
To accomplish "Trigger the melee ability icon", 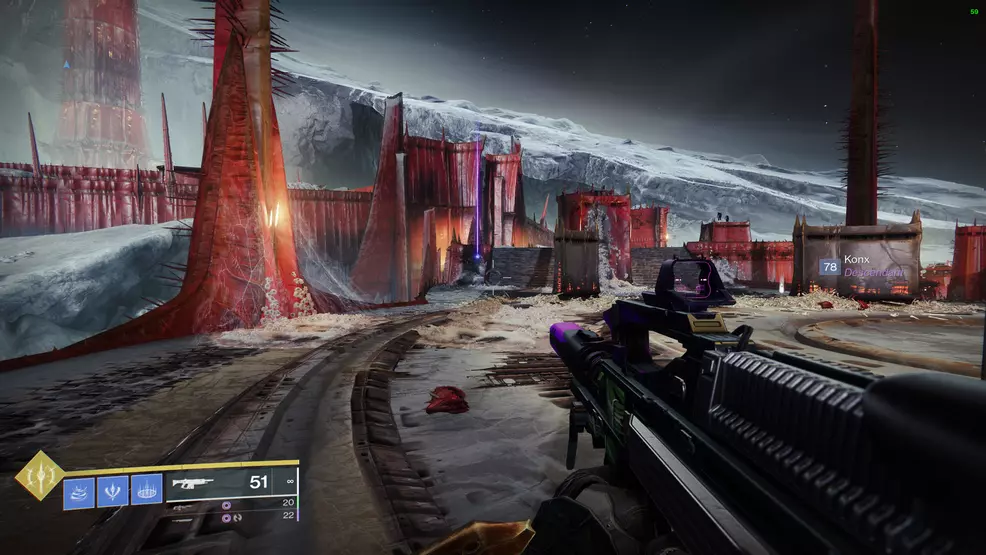I will pyautogui.click(x=112, y=491).
